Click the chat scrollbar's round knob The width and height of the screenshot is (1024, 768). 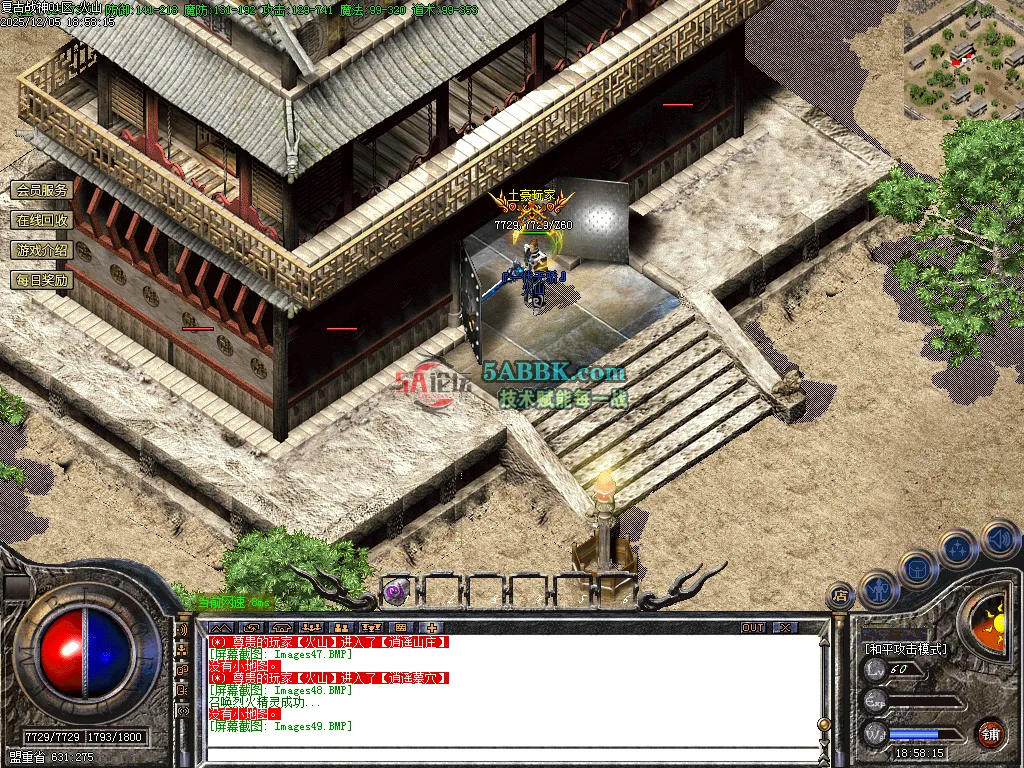click(x=823, y=723)
